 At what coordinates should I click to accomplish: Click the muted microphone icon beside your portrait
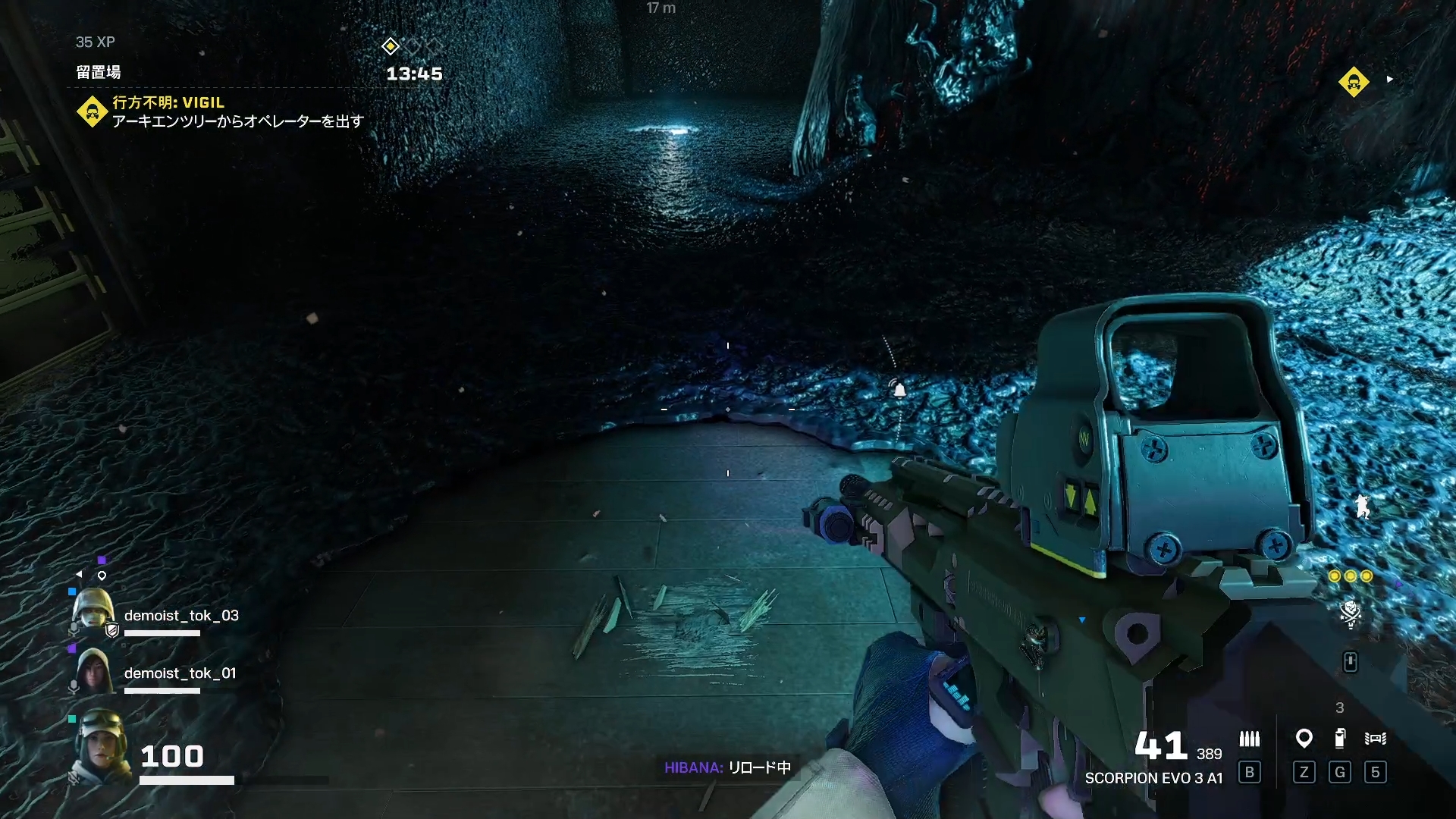(74, 777)
